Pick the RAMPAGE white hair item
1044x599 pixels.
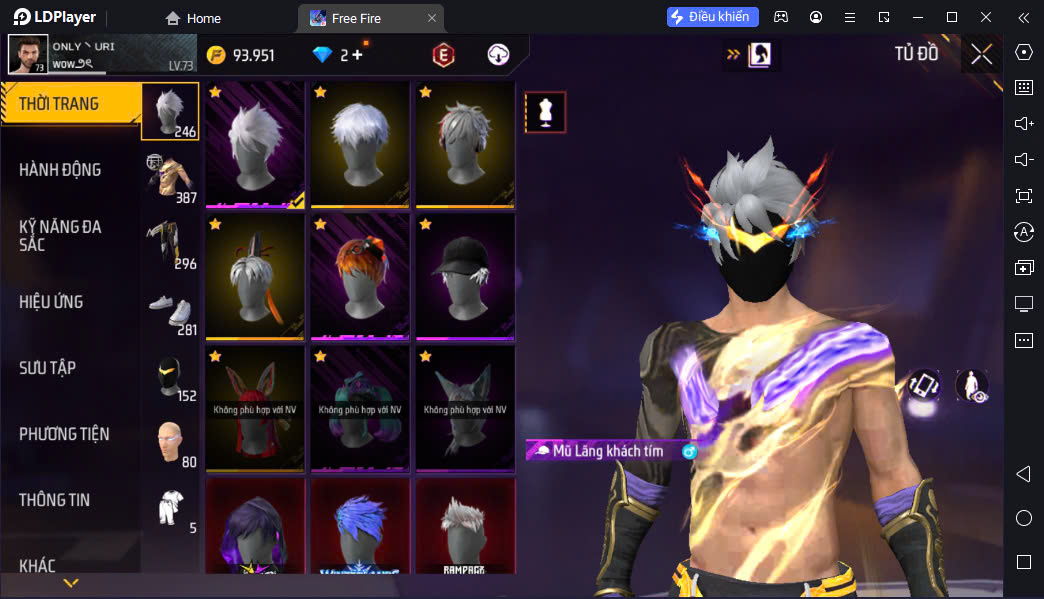pyautogui.click(x=463, y=527)
